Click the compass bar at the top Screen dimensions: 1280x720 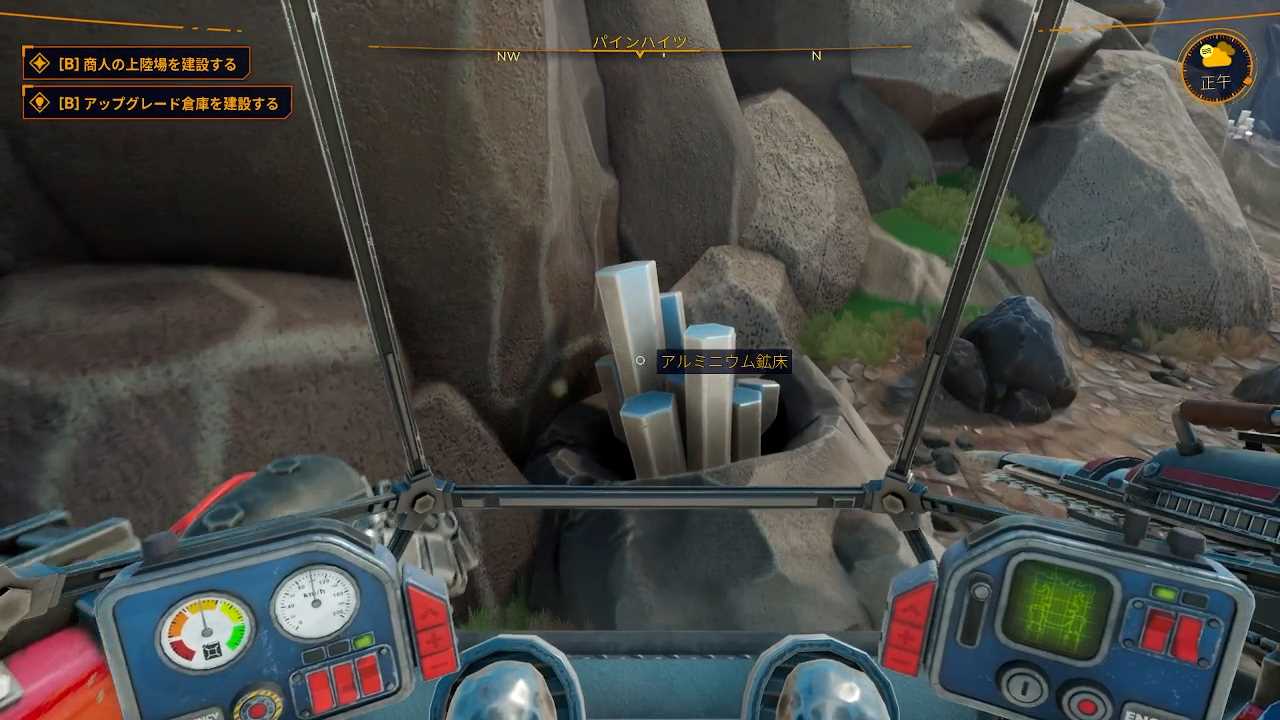pos(640,49)
